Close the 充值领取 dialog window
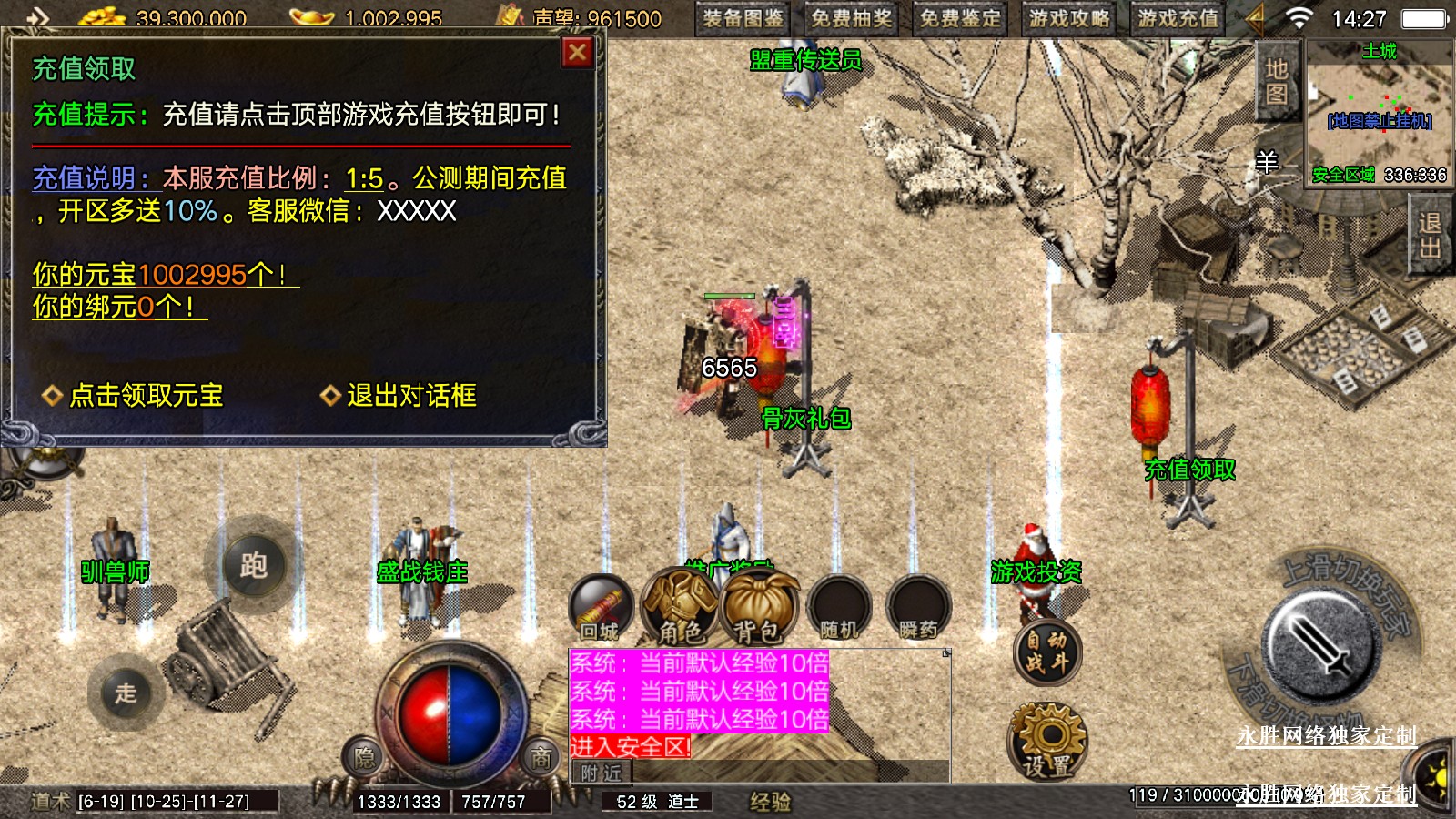The height and width of the screenshot is (819, 1456). (x=577, y=53)
